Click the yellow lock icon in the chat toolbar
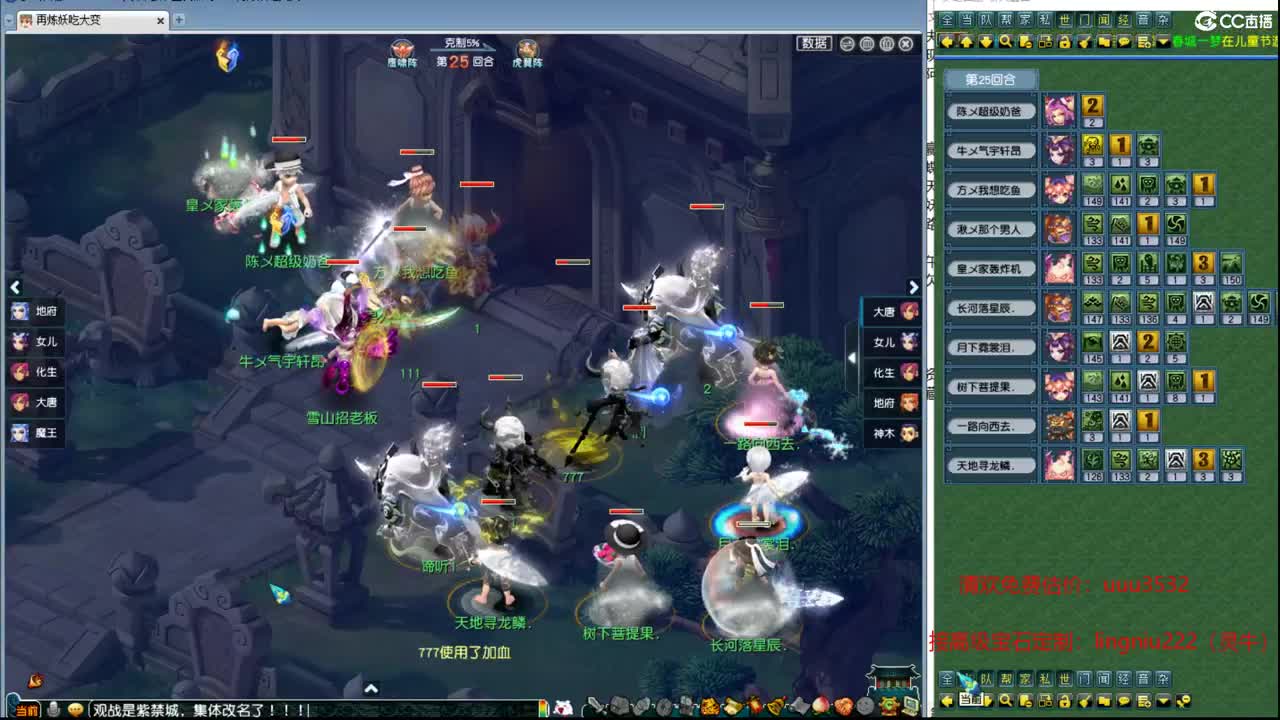Screen dimensions: 1280x720 point(1062,41)
